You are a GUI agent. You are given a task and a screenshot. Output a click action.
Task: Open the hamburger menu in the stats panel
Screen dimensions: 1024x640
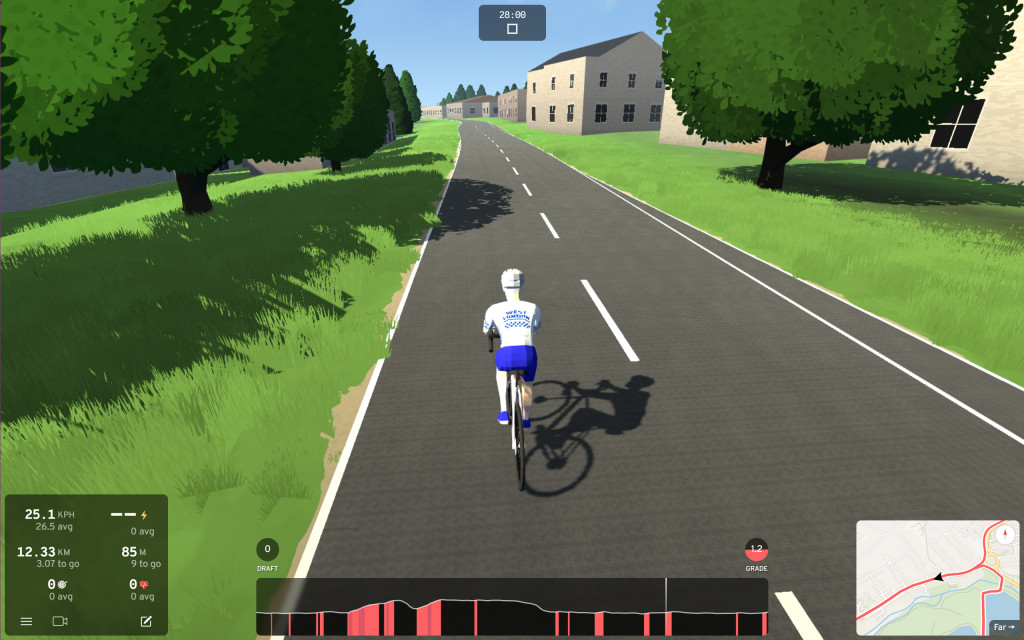(x=26, y=621)
